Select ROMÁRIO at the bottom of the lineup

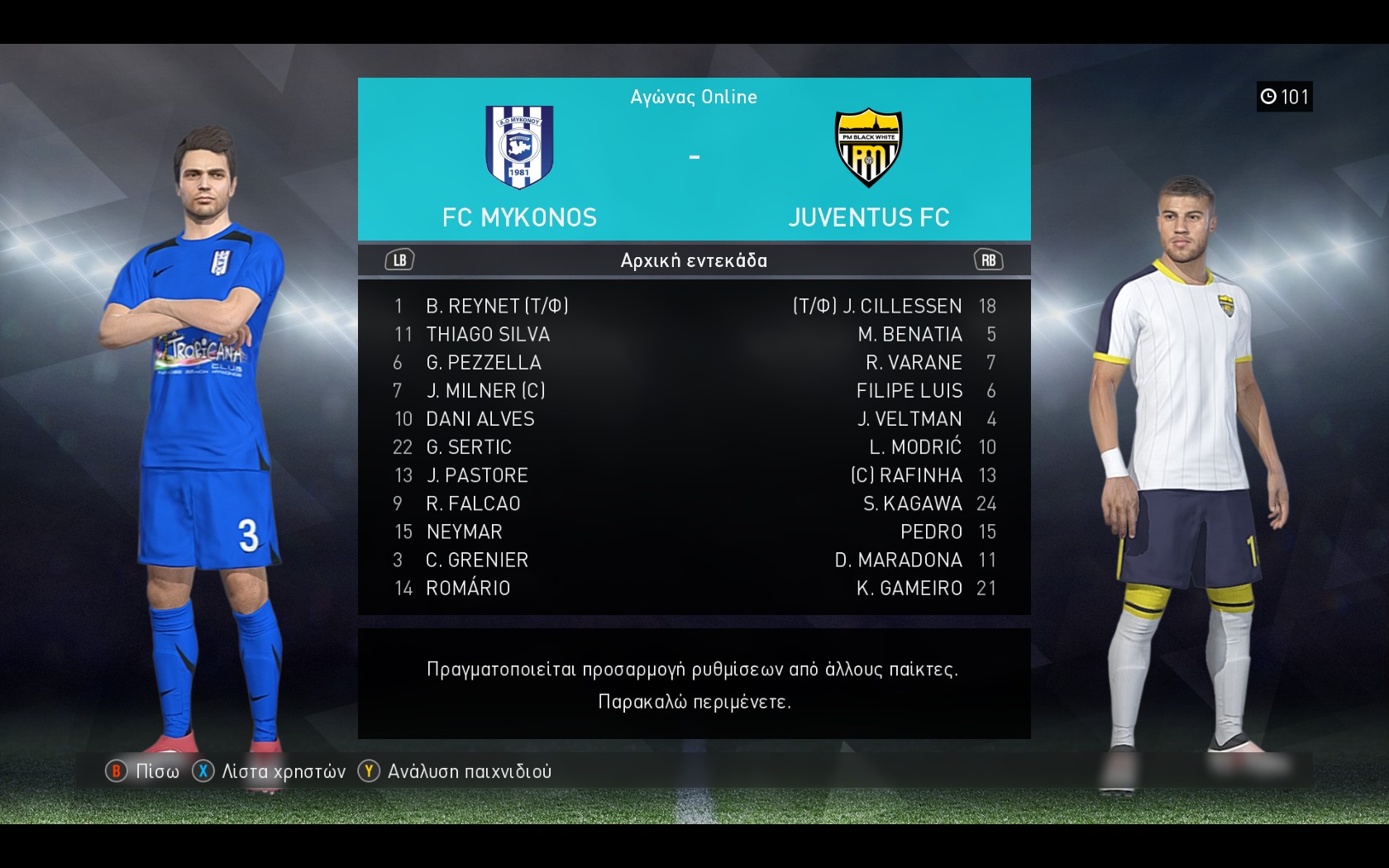465,588
